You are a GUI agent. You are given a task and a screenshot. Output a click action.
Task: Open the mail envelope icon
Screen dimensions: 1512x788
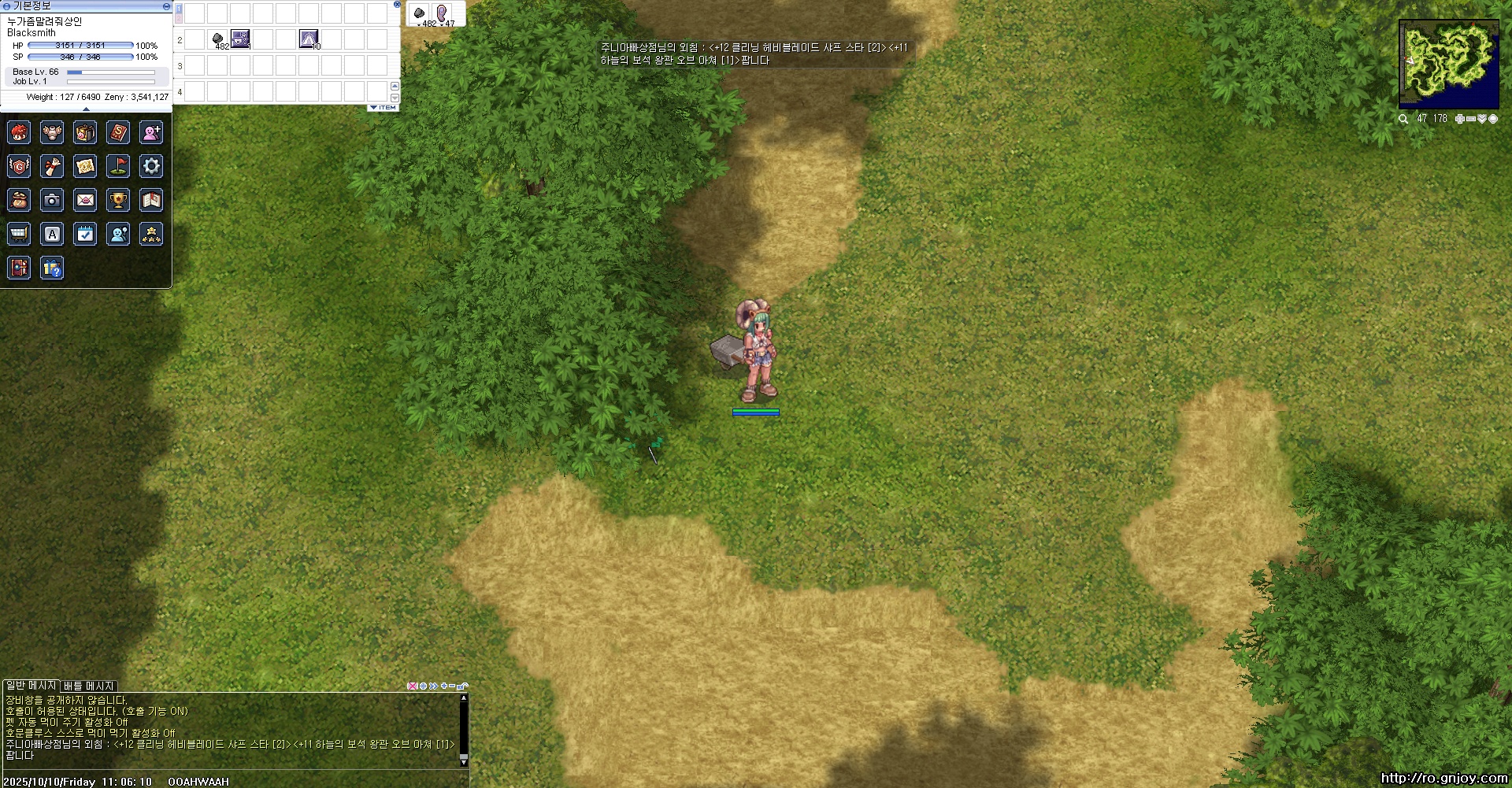pyautogui.click(x=85, y=200)
